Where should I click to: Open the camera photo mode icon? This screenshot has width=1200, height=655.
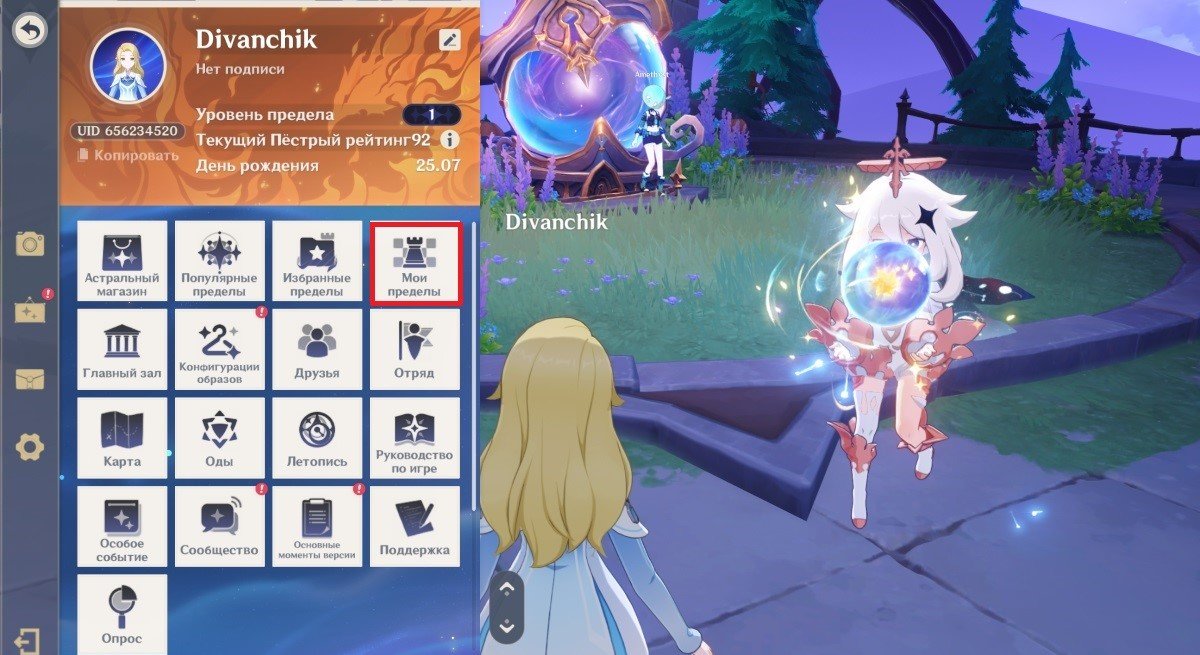[x=30, y=243]
